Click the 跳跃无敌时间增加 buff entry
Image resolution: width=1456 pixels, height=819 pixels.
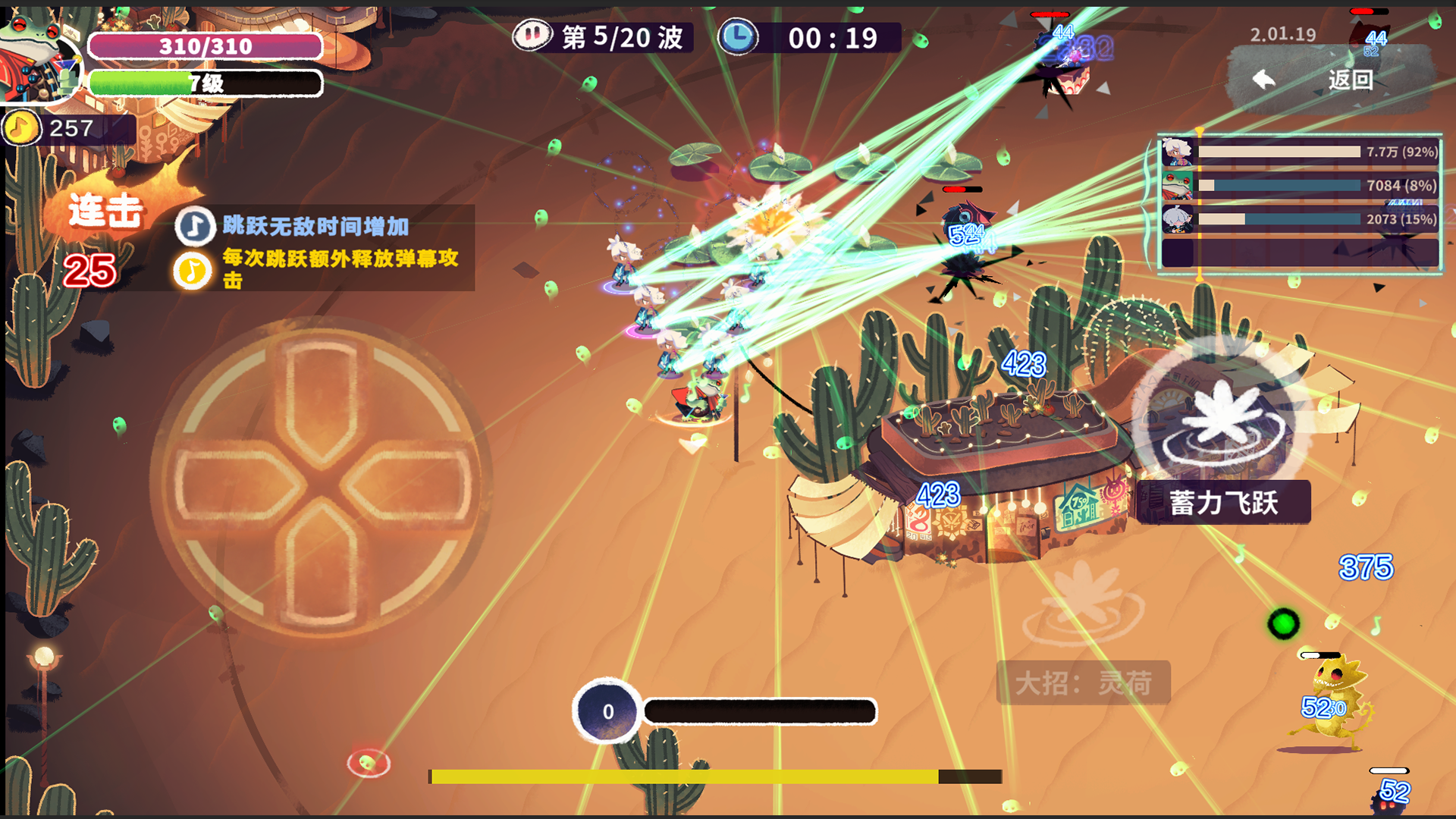(x=315, y=226)
